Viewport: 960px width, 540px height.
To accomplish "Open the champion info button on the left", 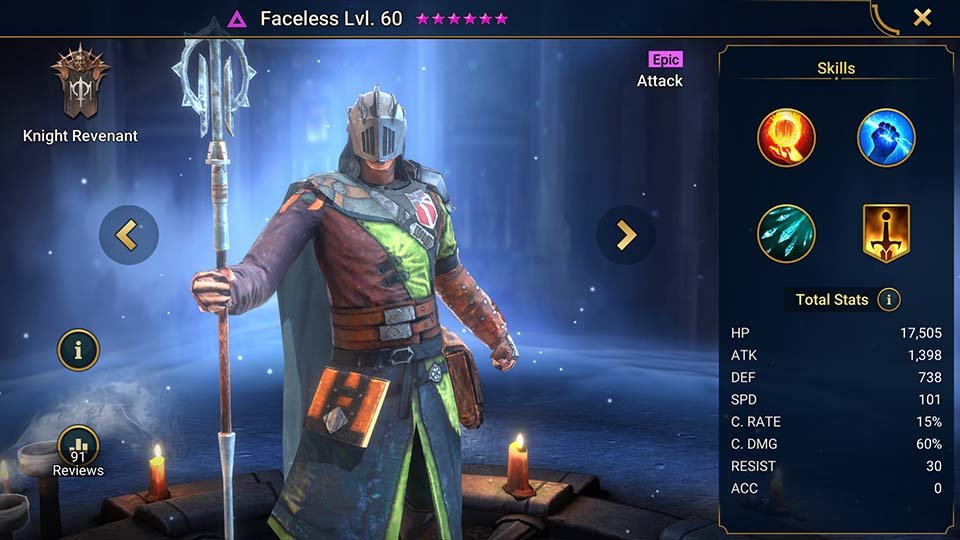I will [x=78, y=350].
